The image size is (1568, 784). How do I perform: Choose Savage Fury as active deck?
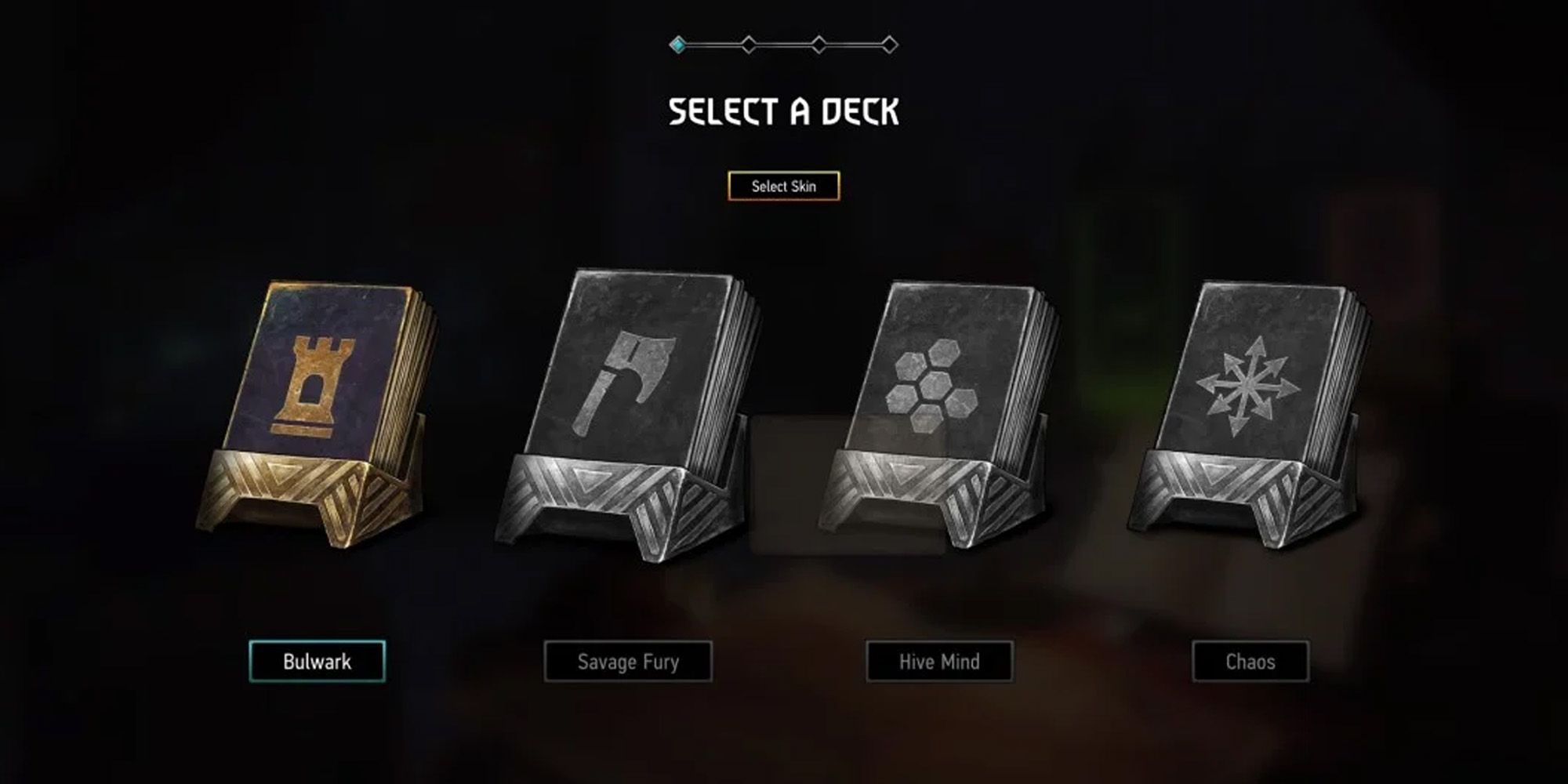click(628, 661)
